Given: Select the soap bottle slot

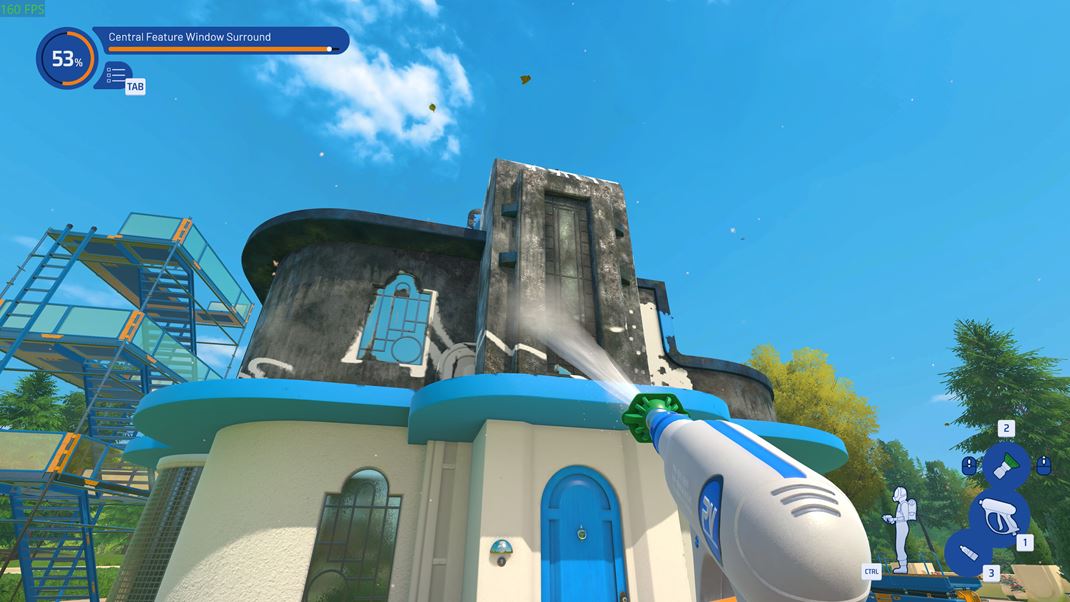Looking at the screenshot, I should [x=967, y=555].
